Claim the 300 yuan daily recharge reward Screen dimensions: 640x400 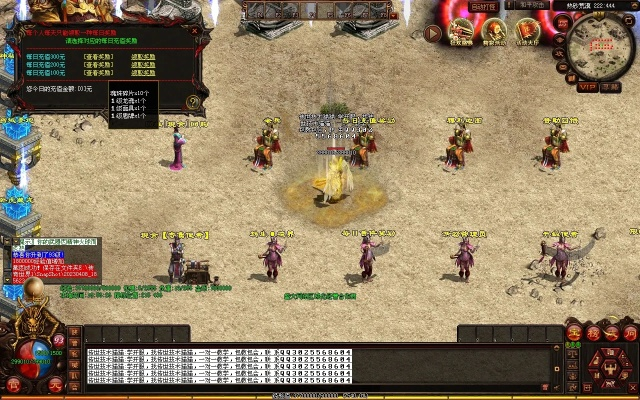[143, 58]
